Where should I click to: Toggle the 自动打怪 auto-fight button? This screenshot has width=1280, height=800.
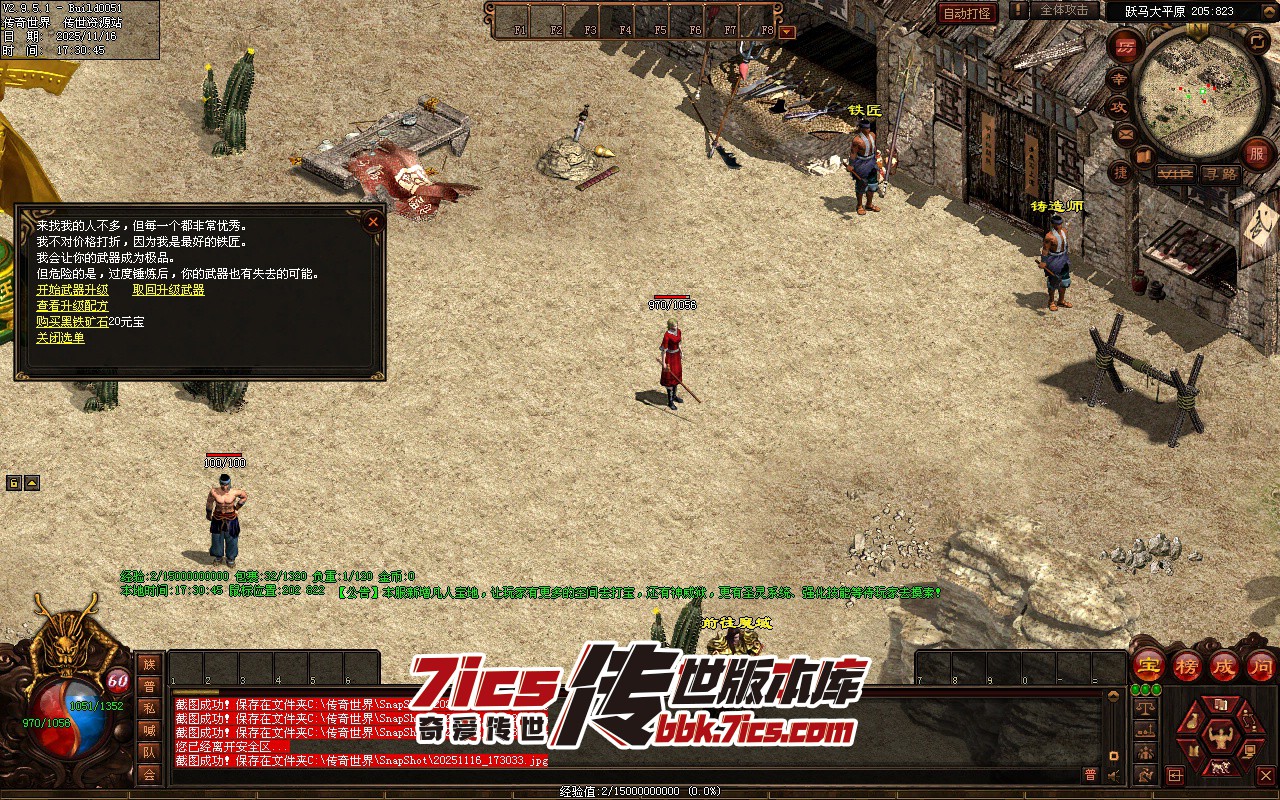coord(967,13)
